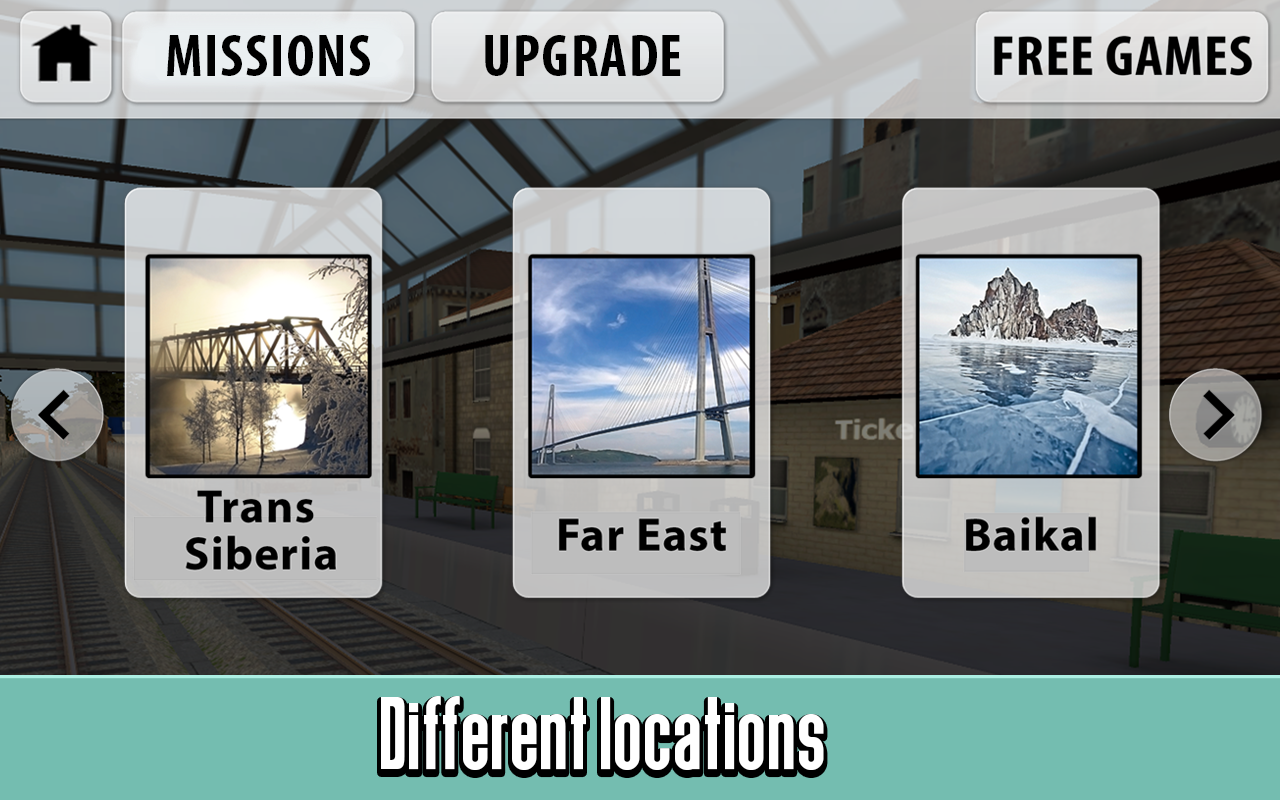The height and width of the screenshot is (800, 1280).
Task: Click the Far East location card
Action: click(x=640, y=390)
